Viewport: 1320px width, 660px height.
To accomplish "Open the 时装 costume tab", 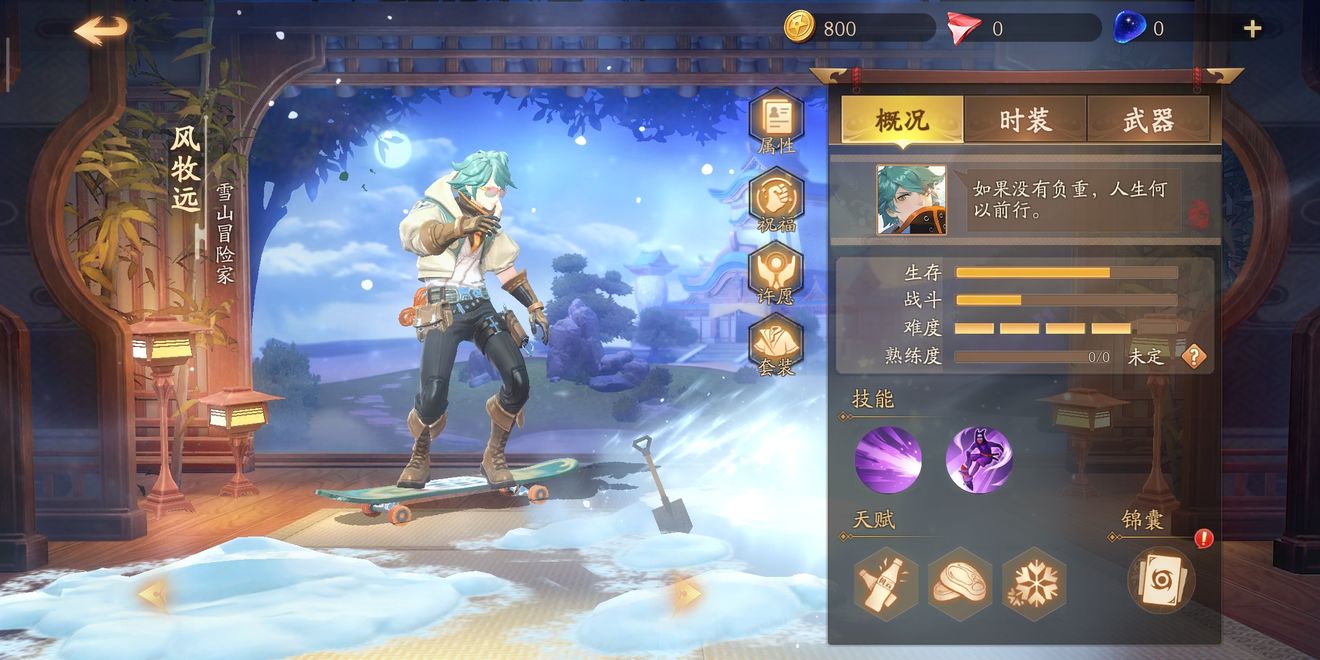I will click(x=1025, y=121).
